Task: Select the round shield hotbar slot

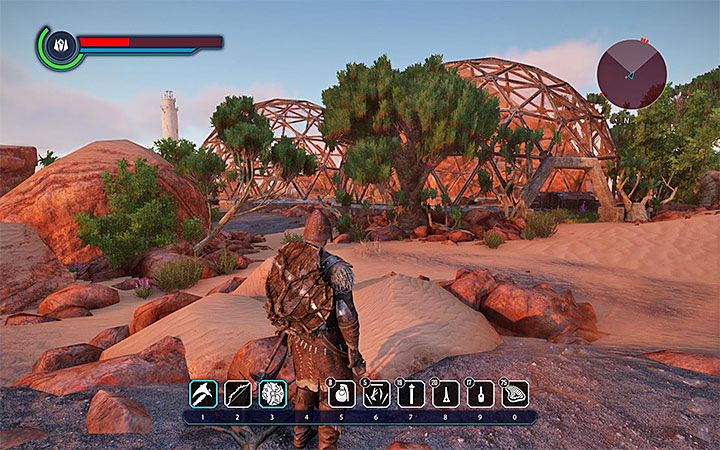Action: coord(273,394)
